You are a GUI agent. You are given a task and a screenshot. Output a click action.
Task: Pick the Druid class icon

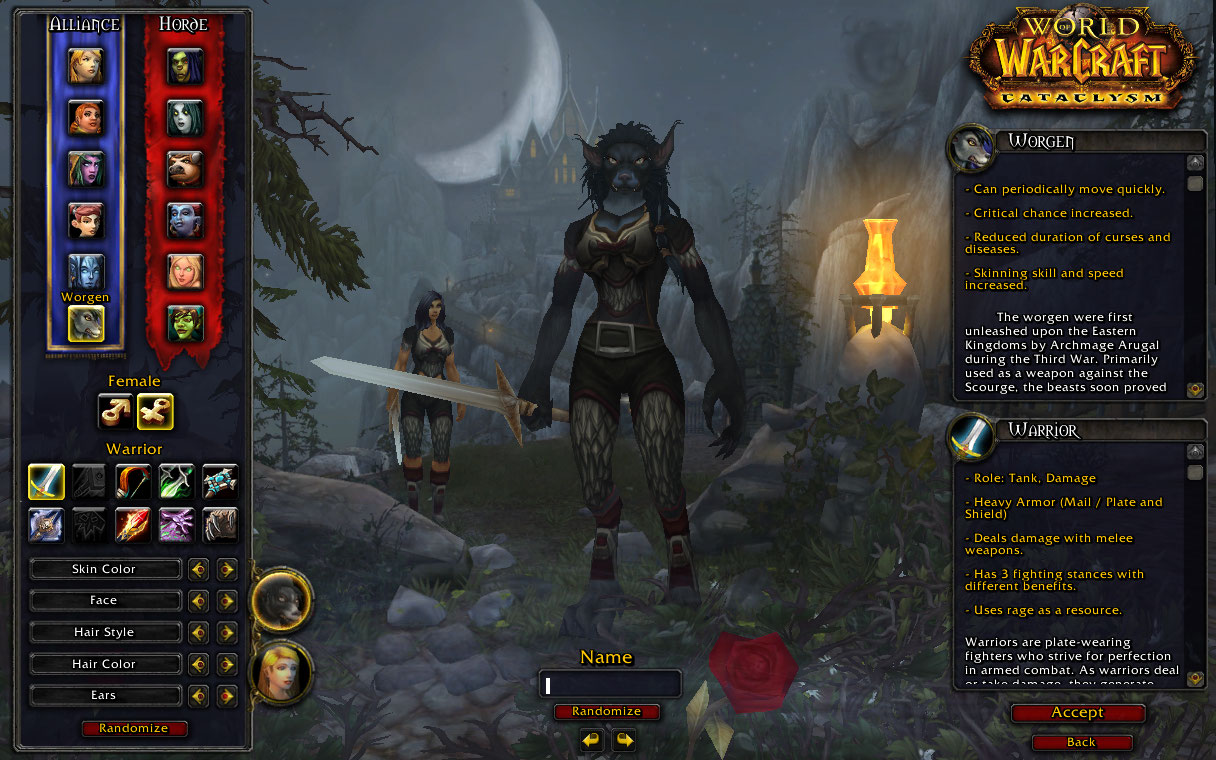click(220, 525)
